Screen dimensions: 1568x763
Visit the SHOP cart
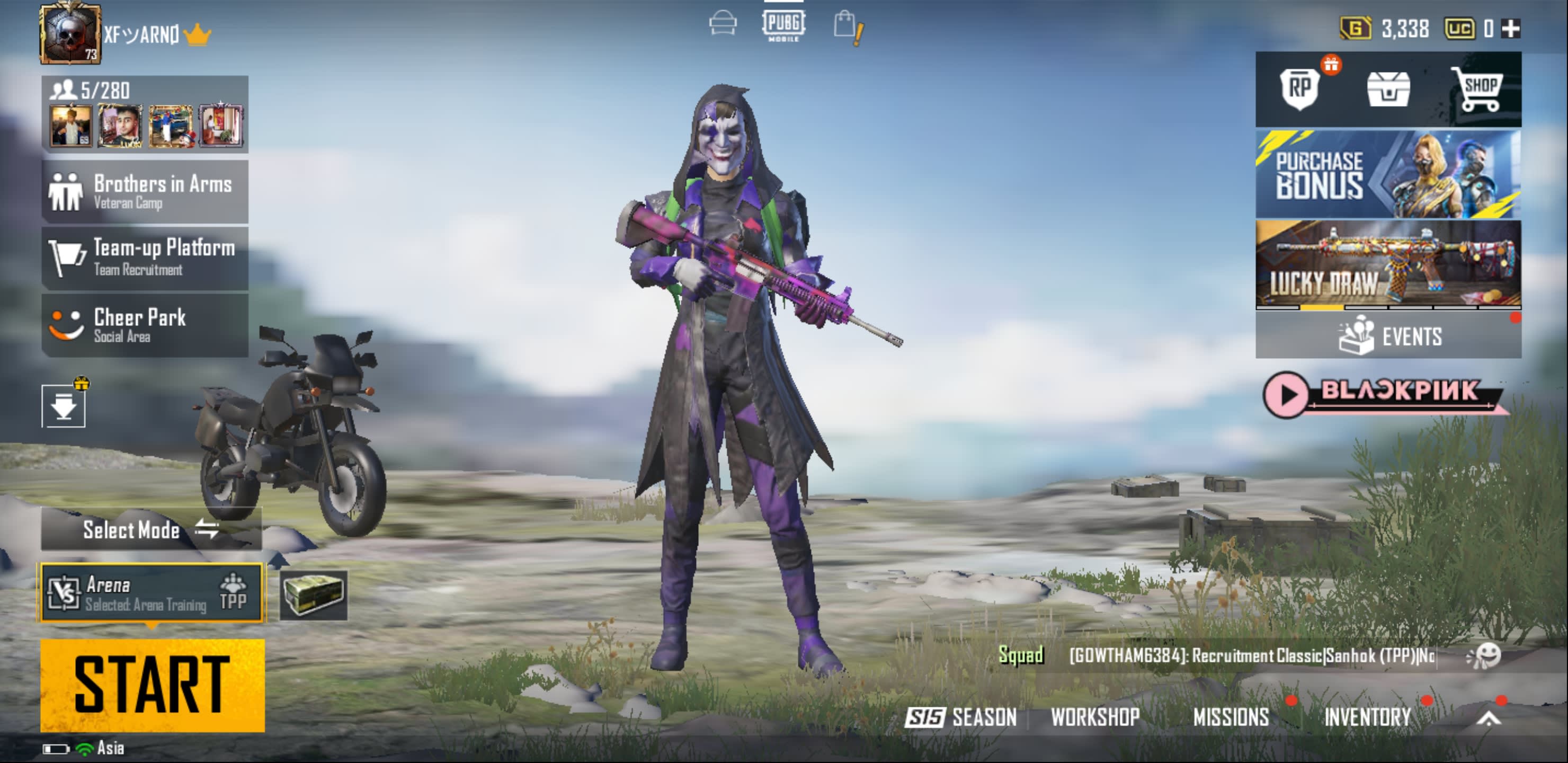[x=1477, y=89]
